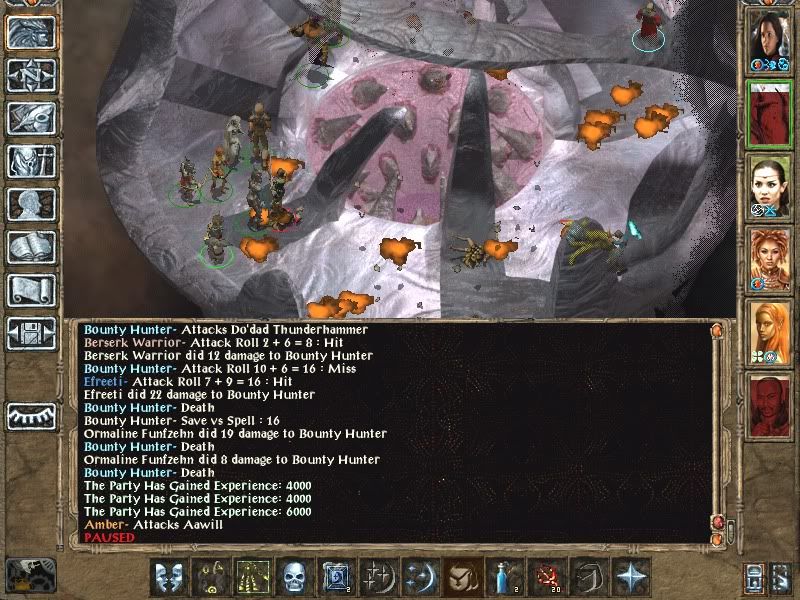800x600 pixels.
Task: Open the priest scroll button
Action: coord(30,290)
